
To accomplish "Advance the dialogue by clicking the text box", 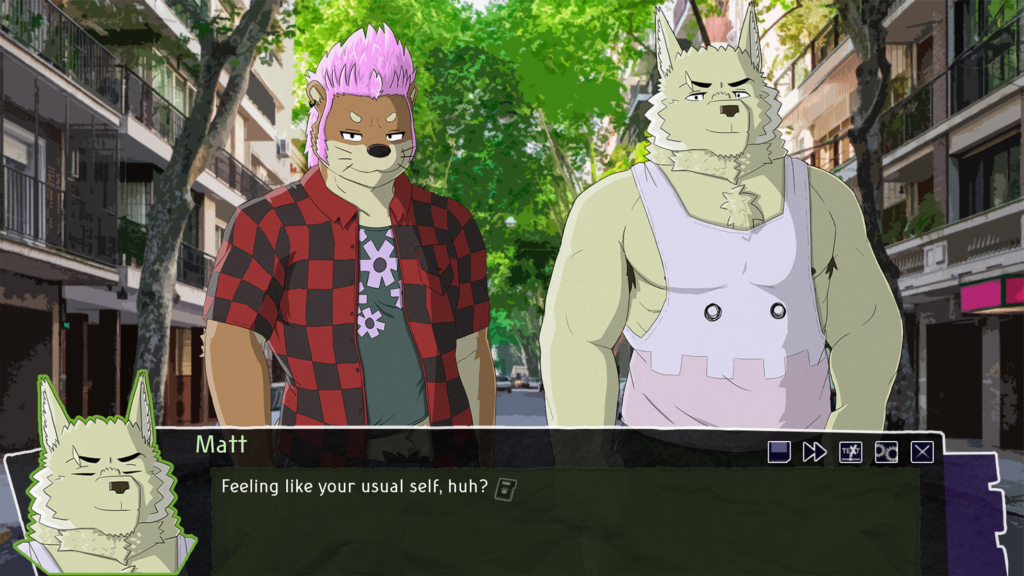I will pyautogui.click(x=560, y=520).
